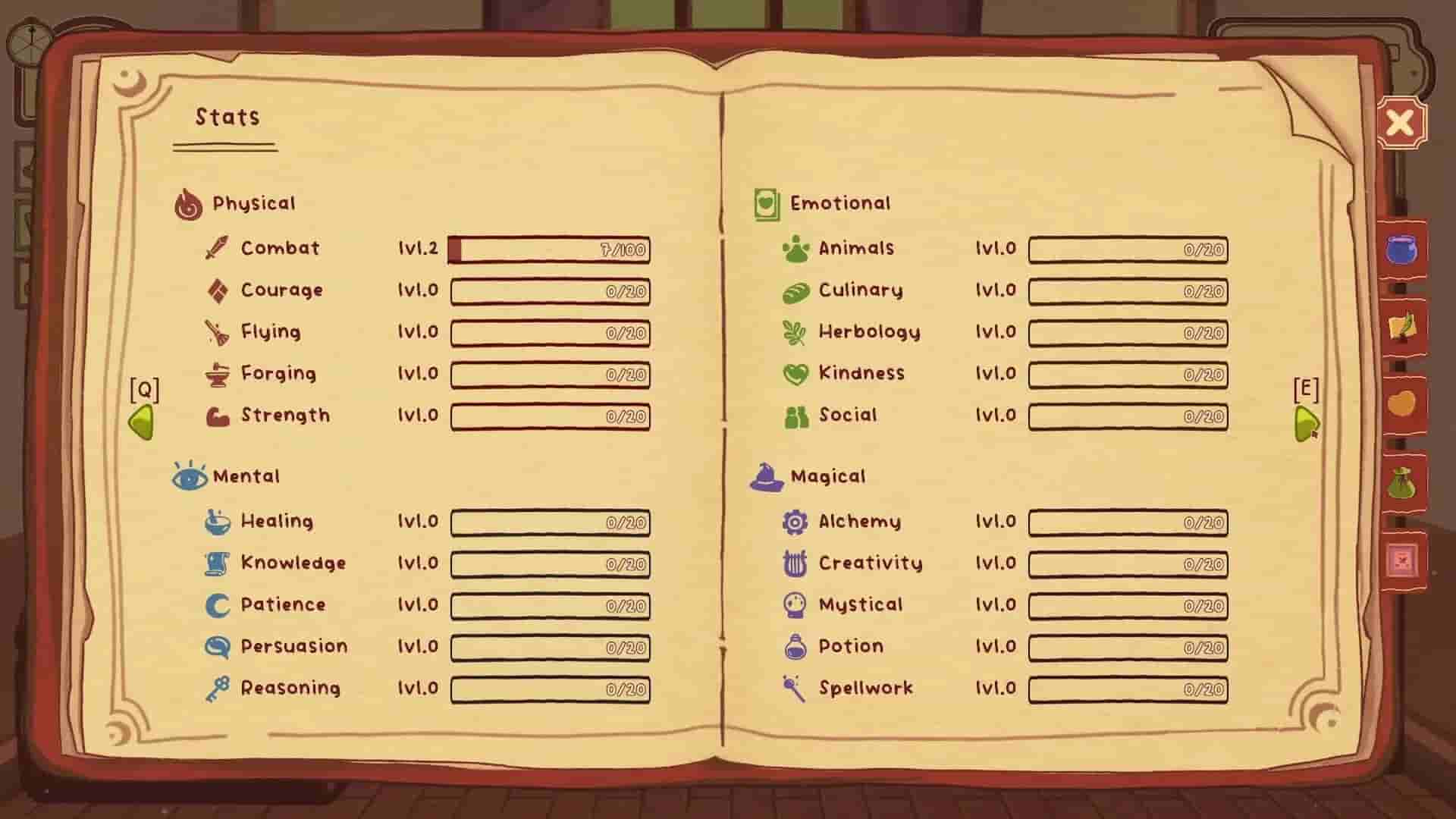
Task: Click the Combat 7/100 progress bar
Action: [x=550, y=250]
